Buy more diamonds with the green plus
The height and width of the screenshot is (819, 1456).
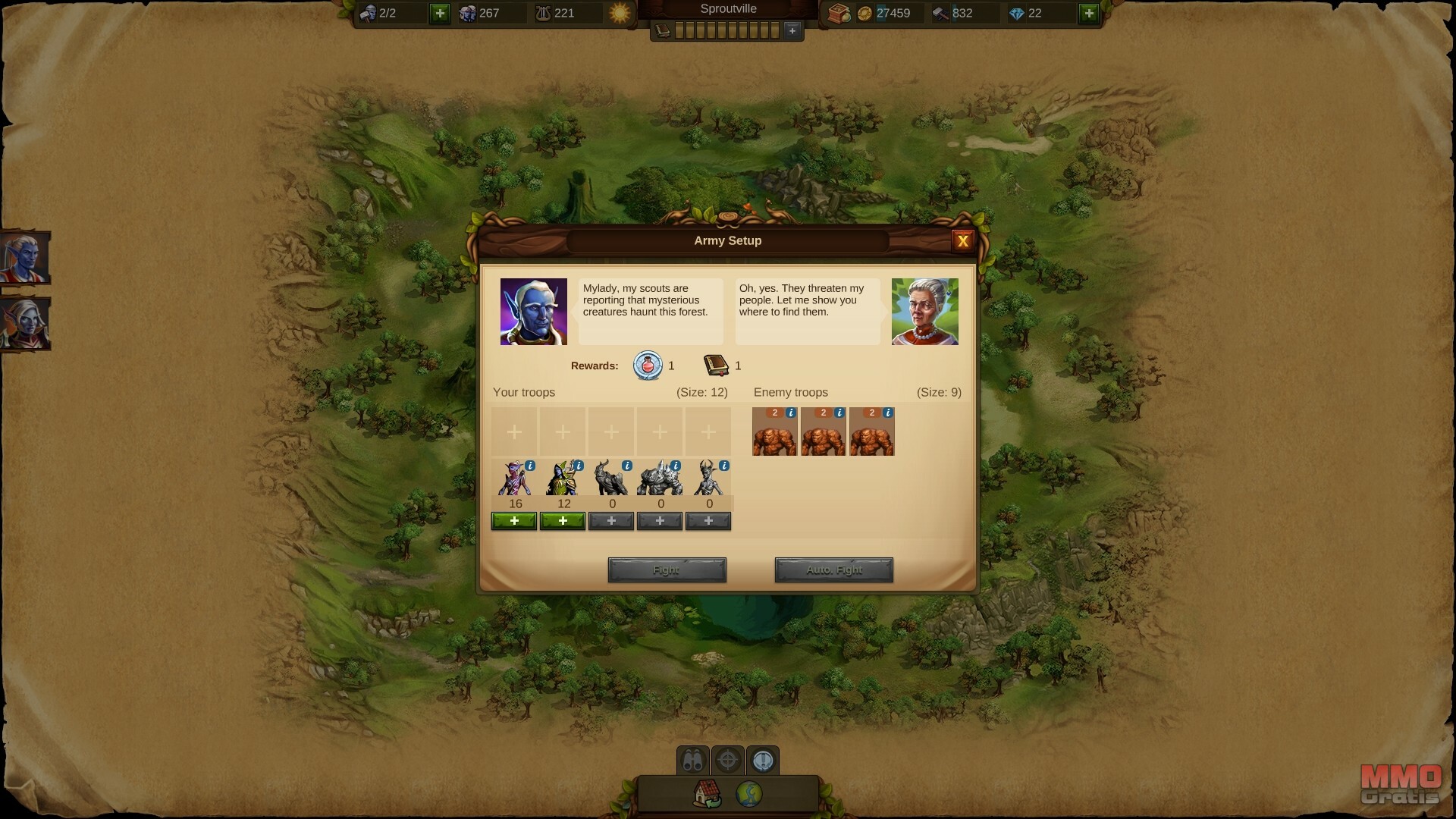(1089, 13)
